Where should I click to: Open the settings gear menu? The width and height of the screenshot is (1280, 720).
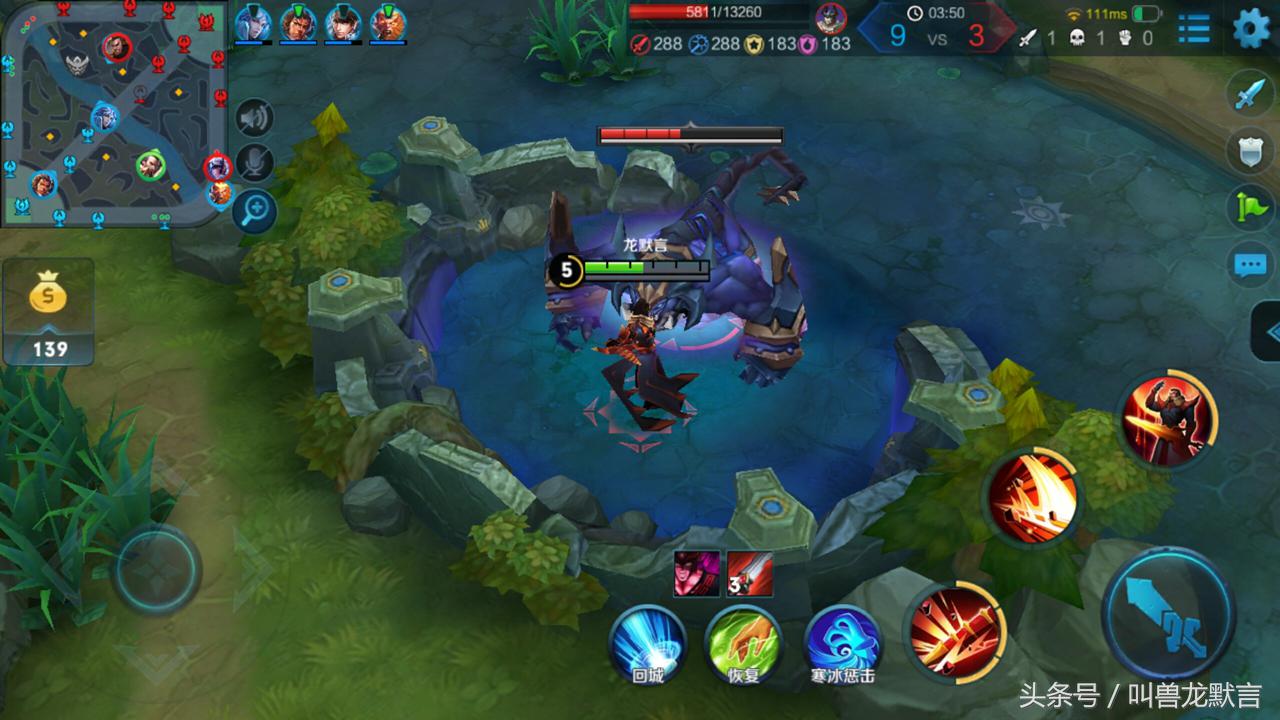pyautogui.click(x=1251, y=28)
